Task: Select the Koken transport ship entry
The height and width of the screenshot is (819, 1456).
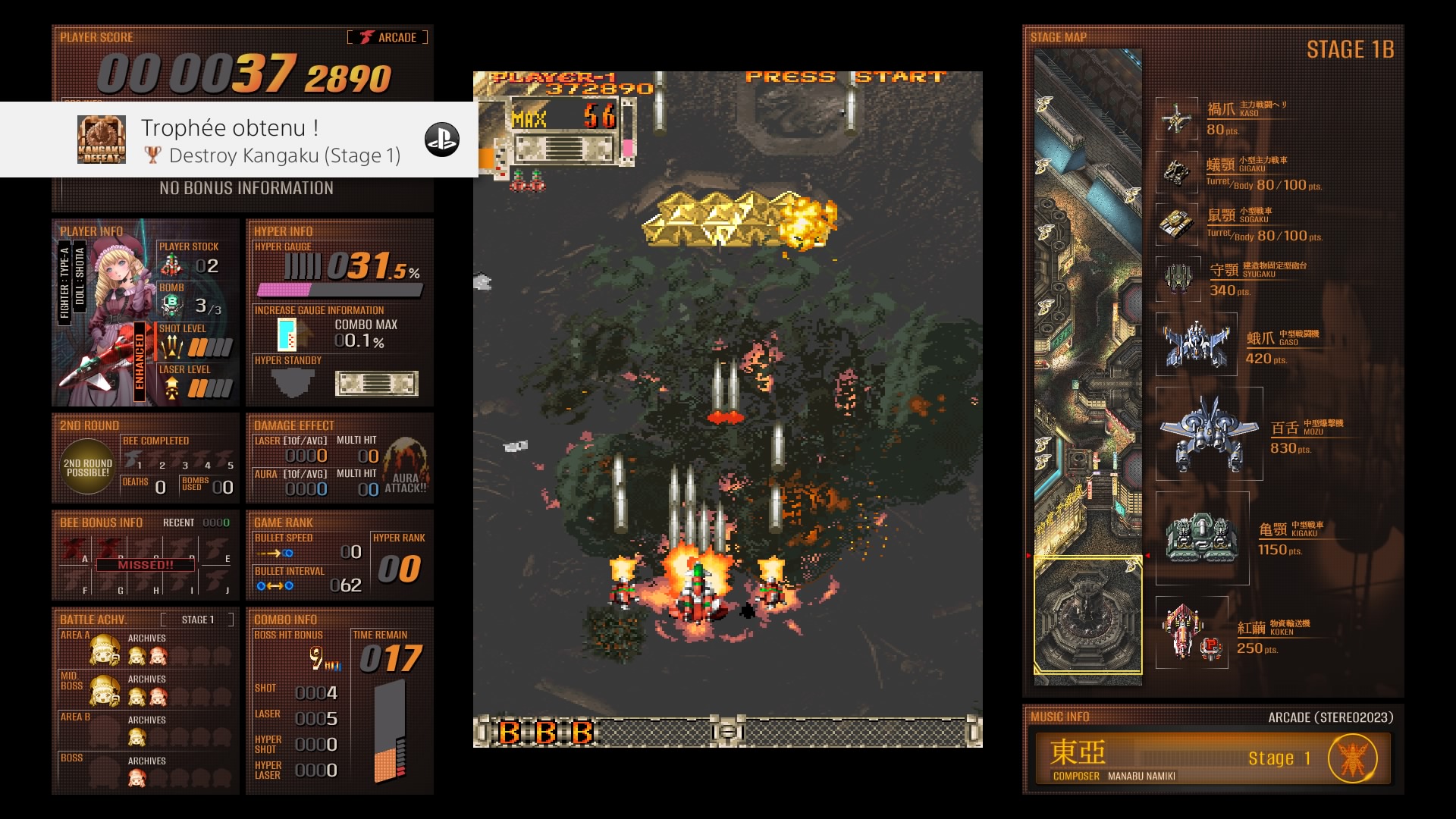Action: click(1191, 632)
